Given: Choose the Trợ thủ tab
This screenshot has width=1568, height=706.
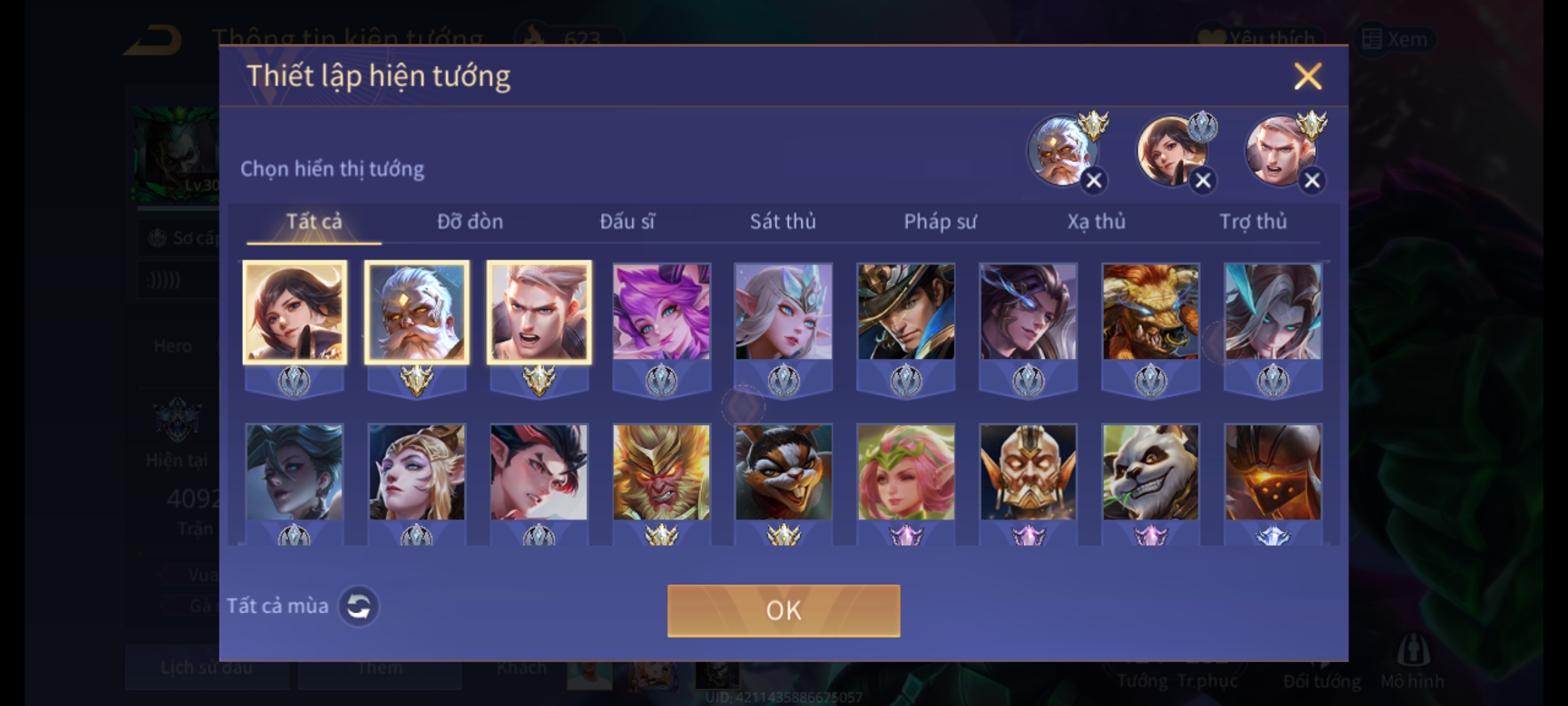Looking at the screenshot, I should (1253, 222).
